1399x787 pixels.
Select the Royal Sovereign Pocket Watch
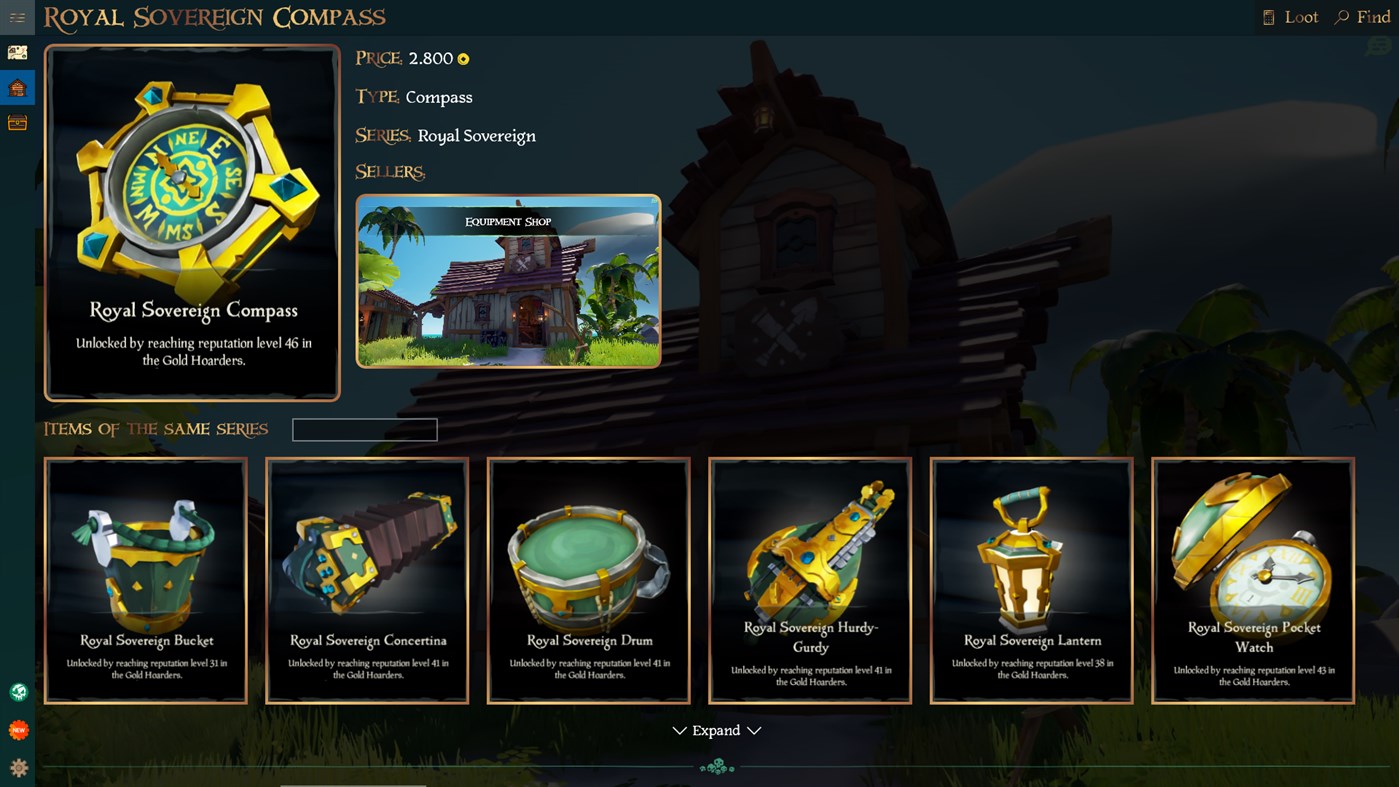(x=1252, y=580)
